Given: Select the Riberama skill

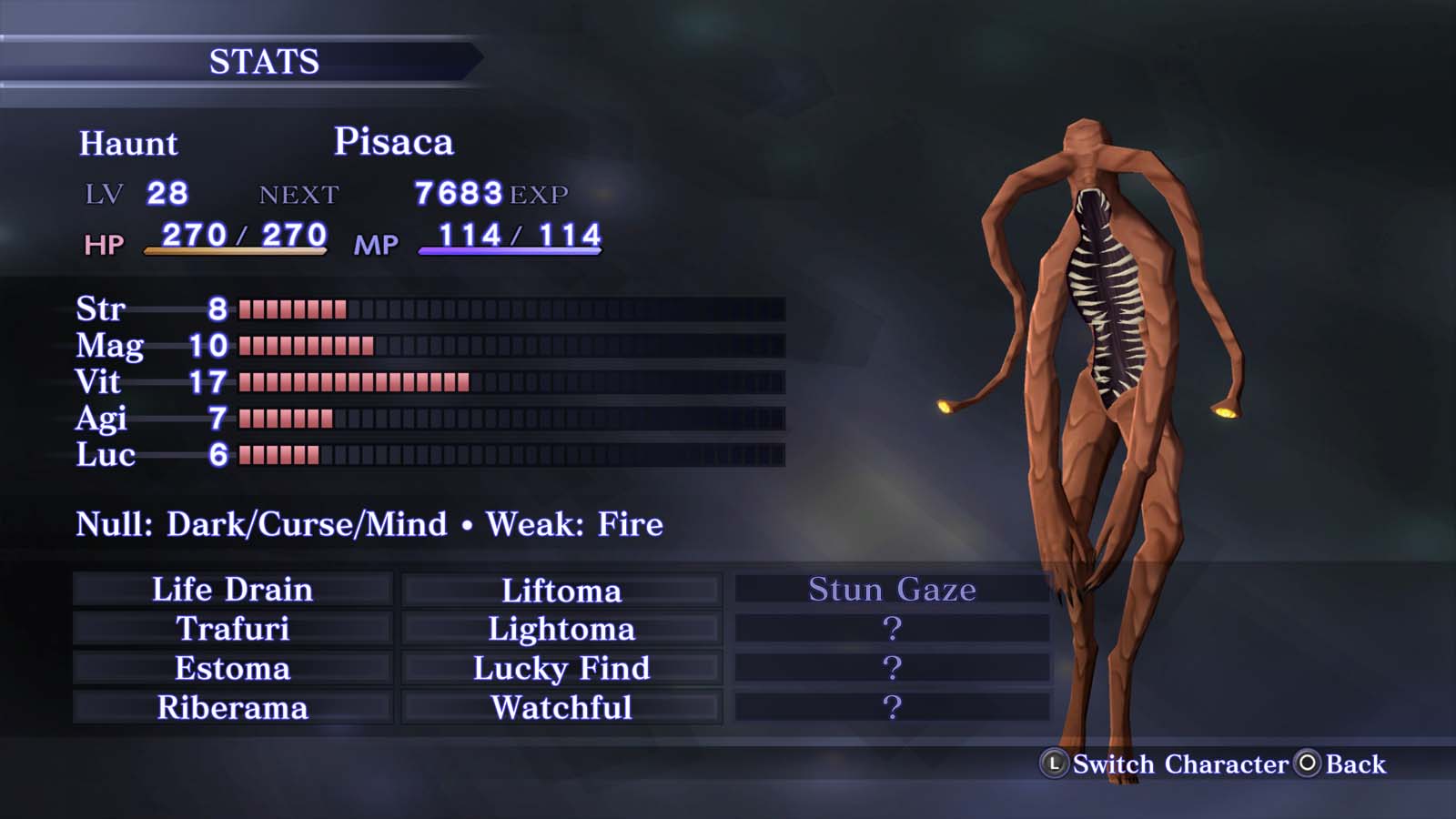Looking at the screenshot, I should pyautogui.click(x=232, y=706).
